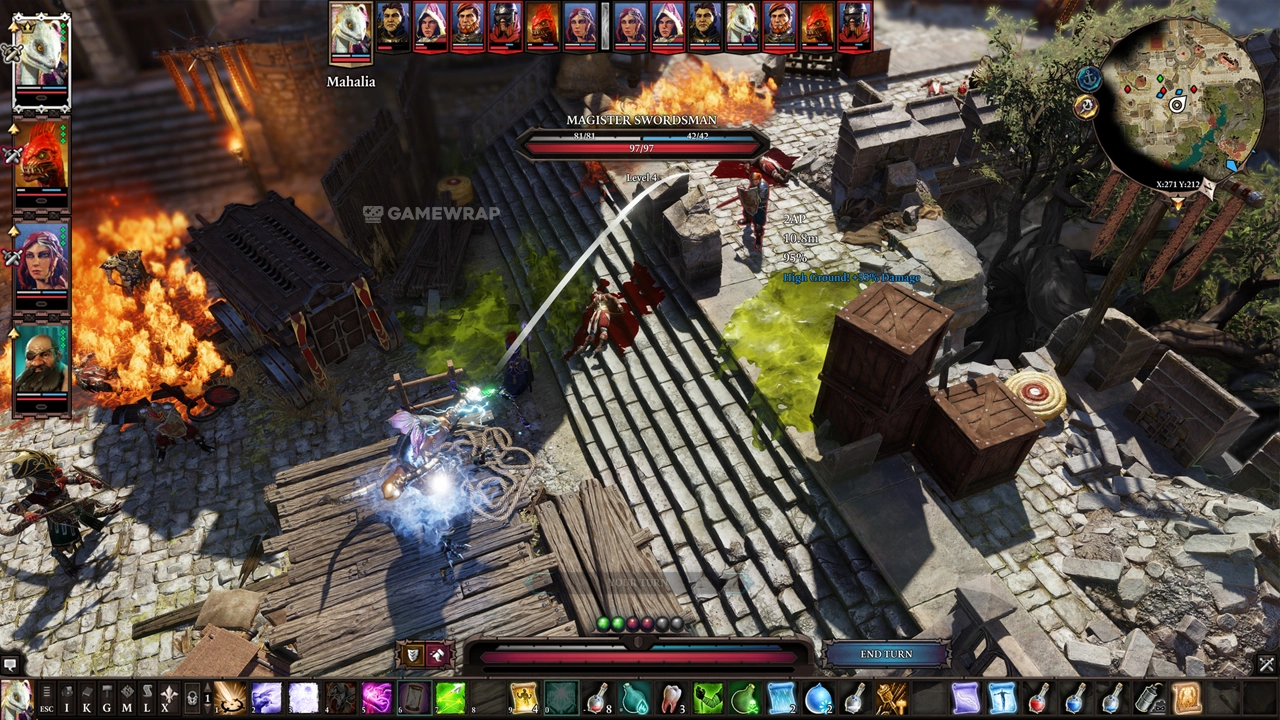Open the map with the M button

click(127, 698)
